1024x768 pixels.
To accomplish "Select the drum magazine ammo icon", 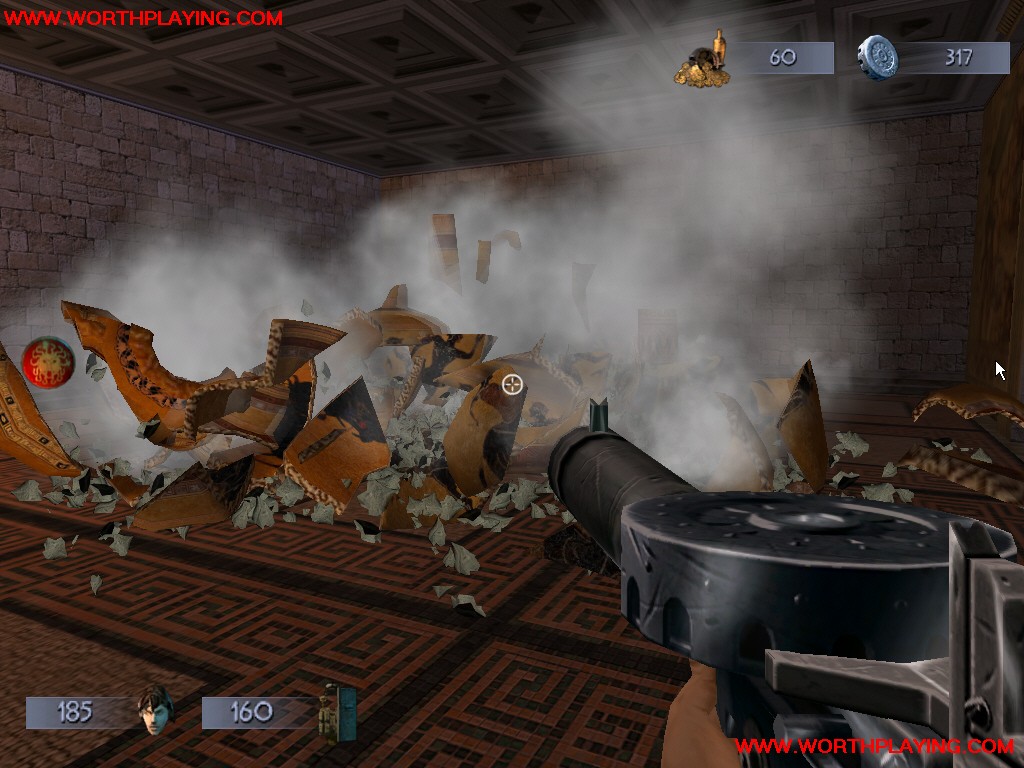I will pos(877,58).
